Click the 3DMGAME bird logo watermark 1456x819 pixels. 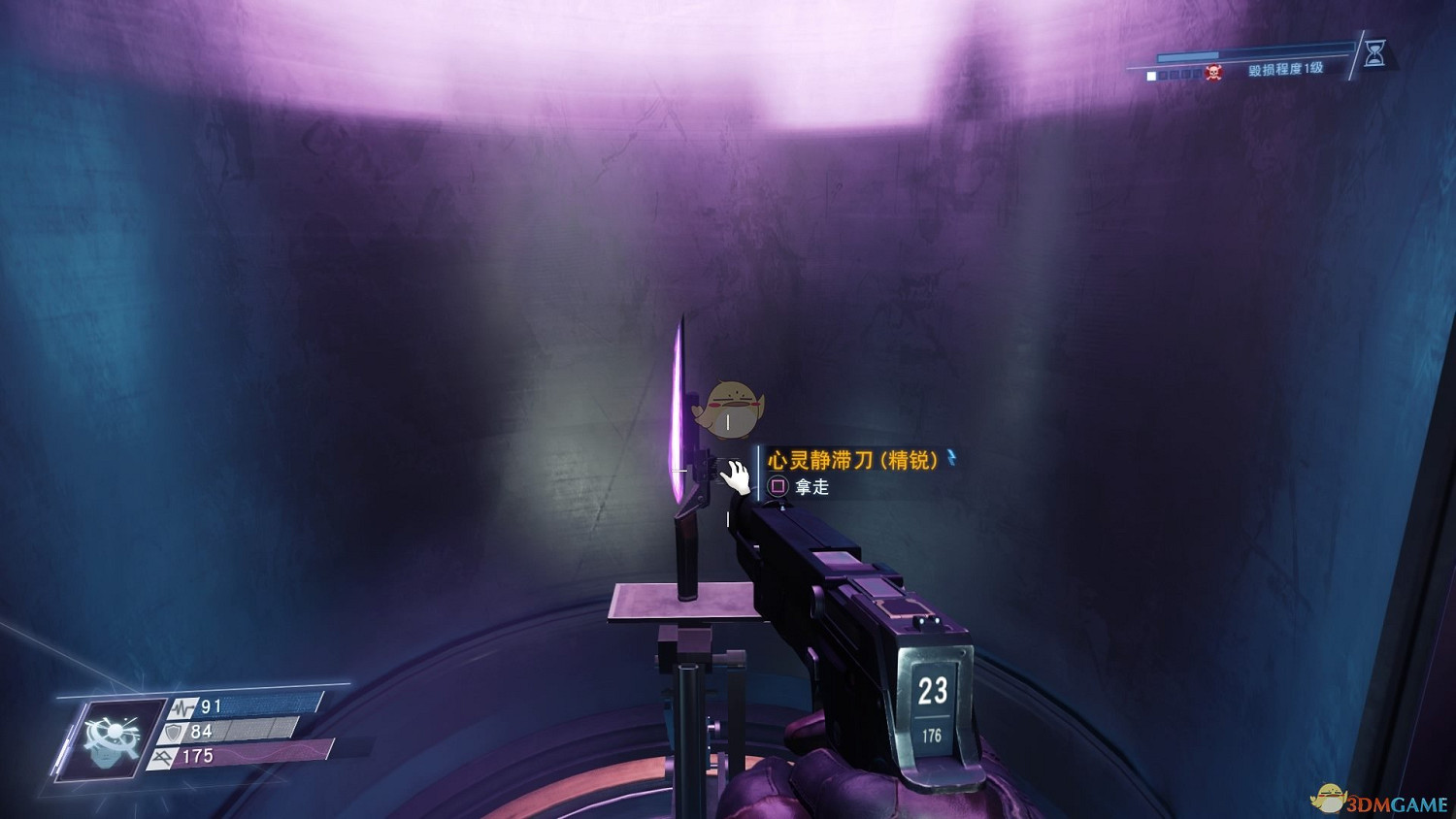[1328, 798]
